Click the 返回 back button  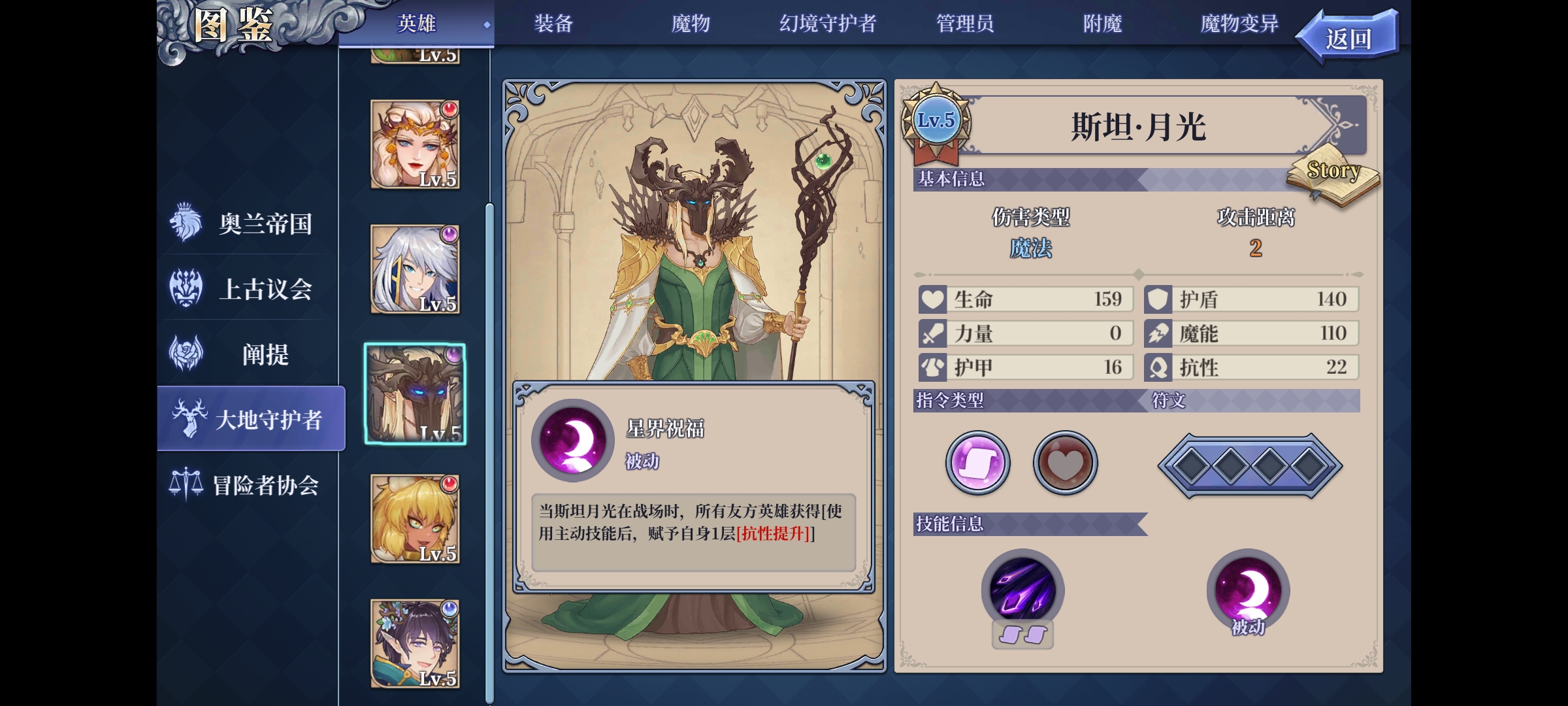tap(1348, 34)
